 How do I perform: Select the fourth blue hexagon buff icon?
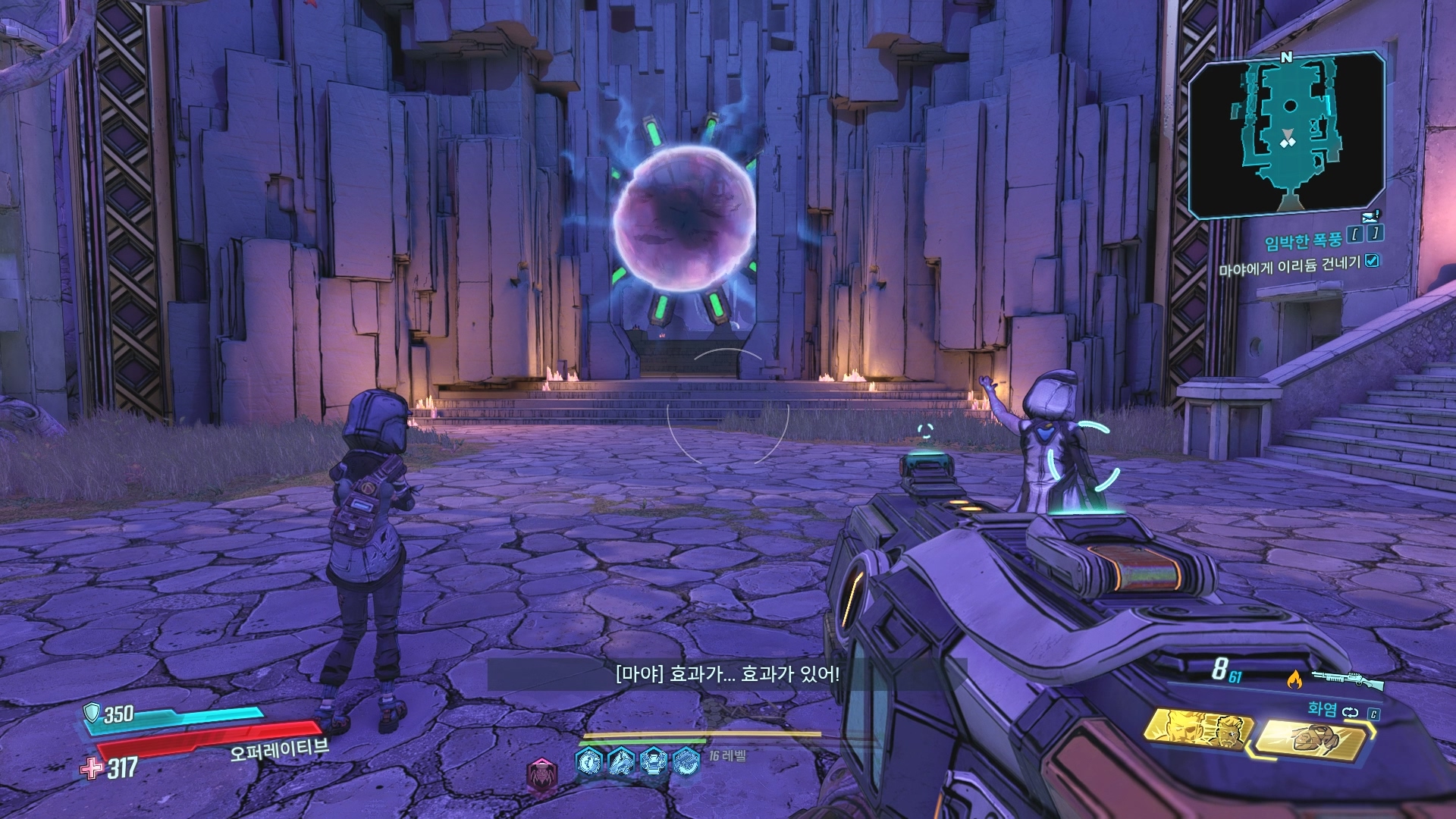[x=686, y=761]
